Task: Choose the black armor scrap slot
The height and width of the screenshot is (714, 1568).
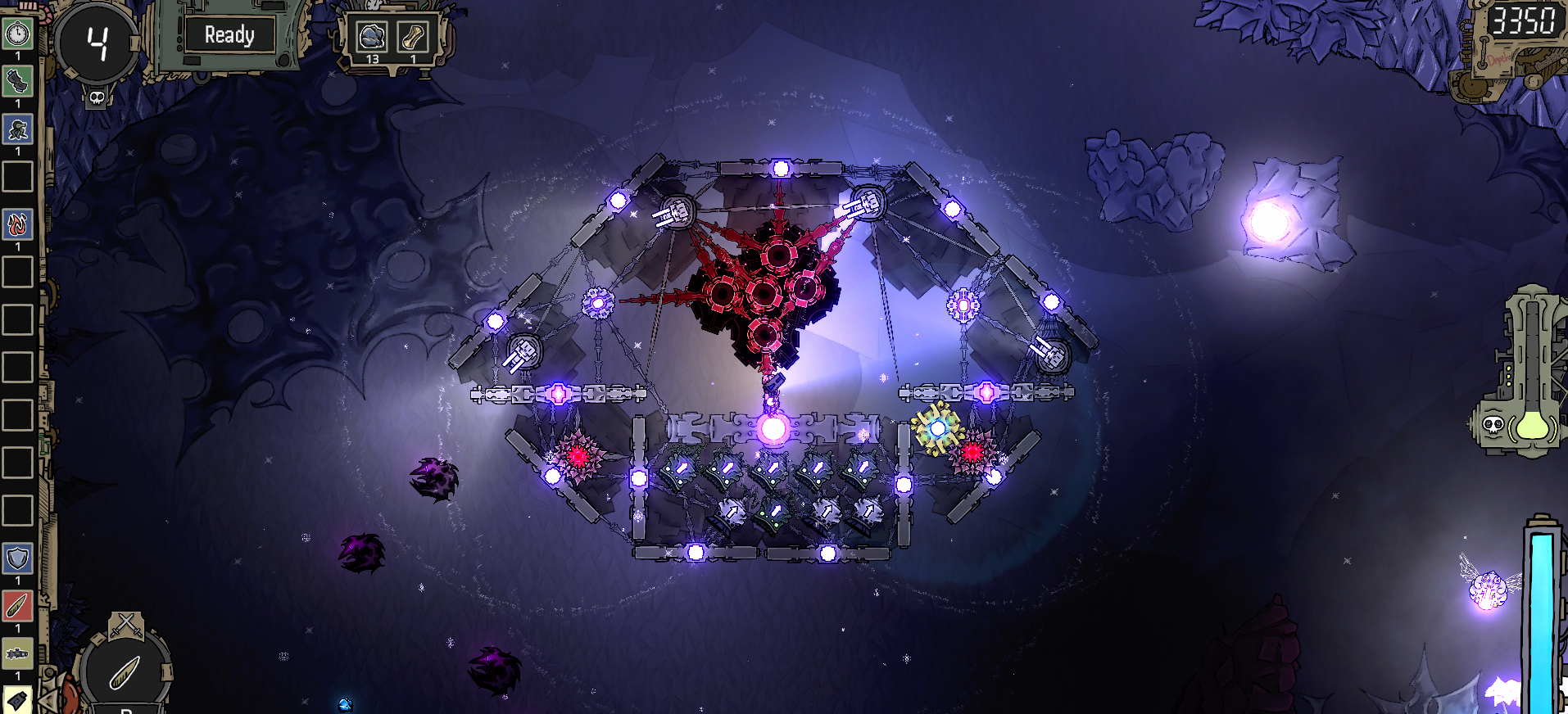Action: tap(17, 81)
